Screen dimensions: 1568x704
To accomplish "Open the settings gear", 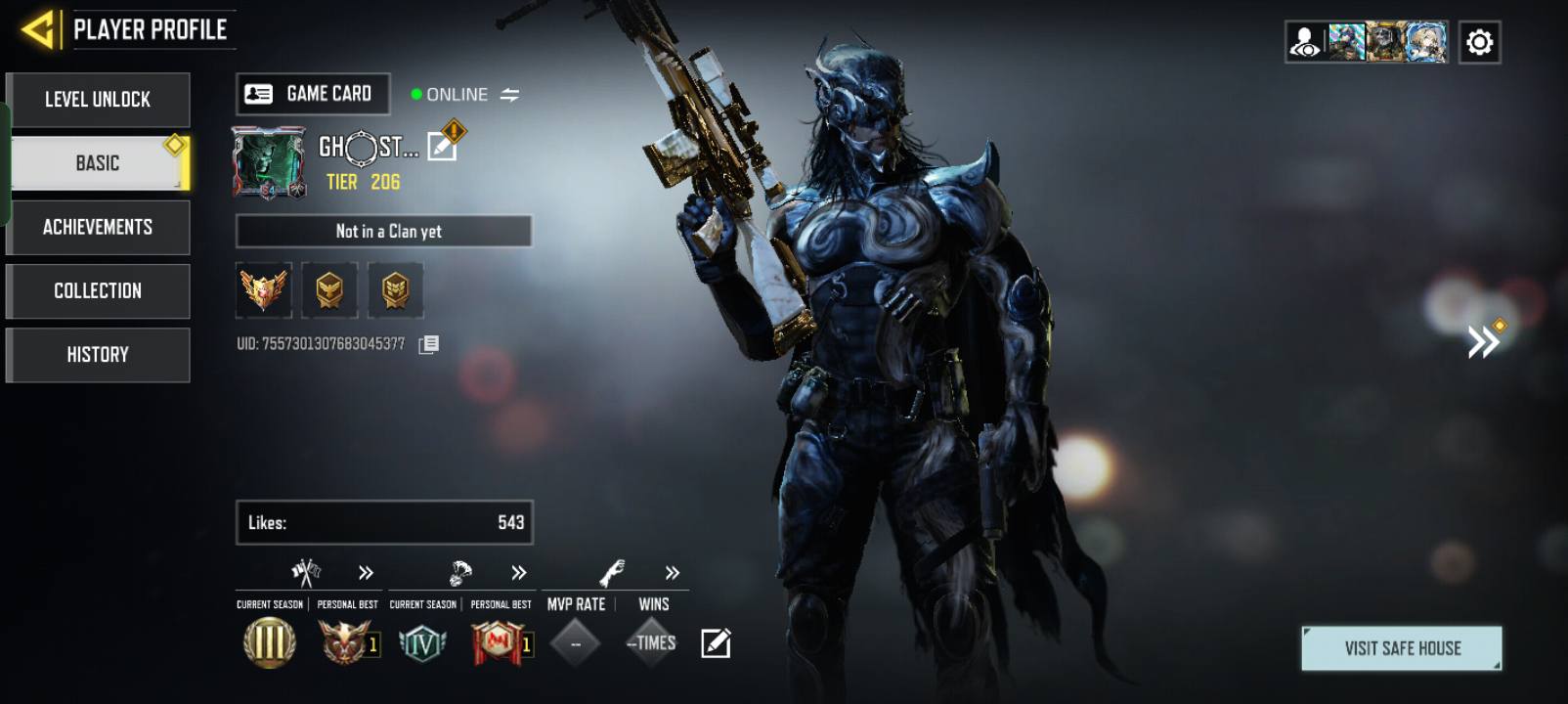I will click(1479, 43).
